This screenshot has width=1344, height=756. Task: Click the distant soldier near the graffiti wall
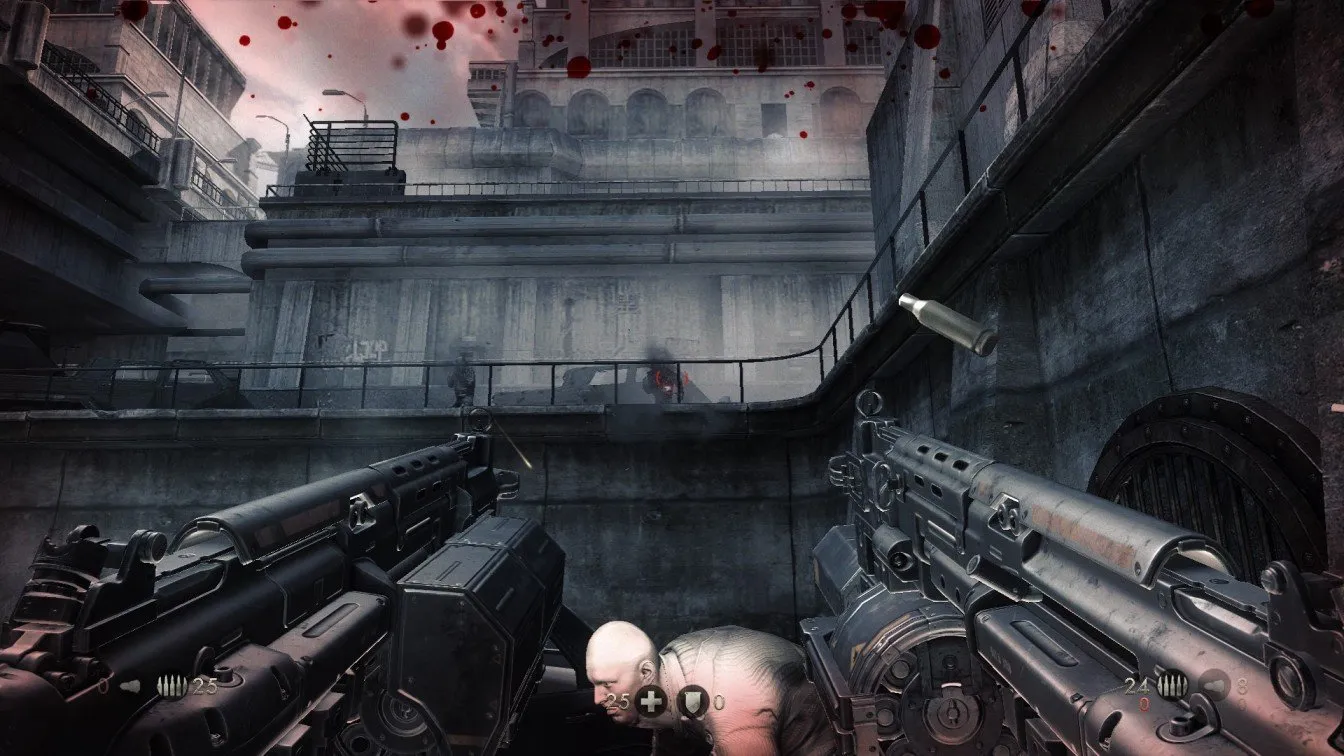[463, 378]
